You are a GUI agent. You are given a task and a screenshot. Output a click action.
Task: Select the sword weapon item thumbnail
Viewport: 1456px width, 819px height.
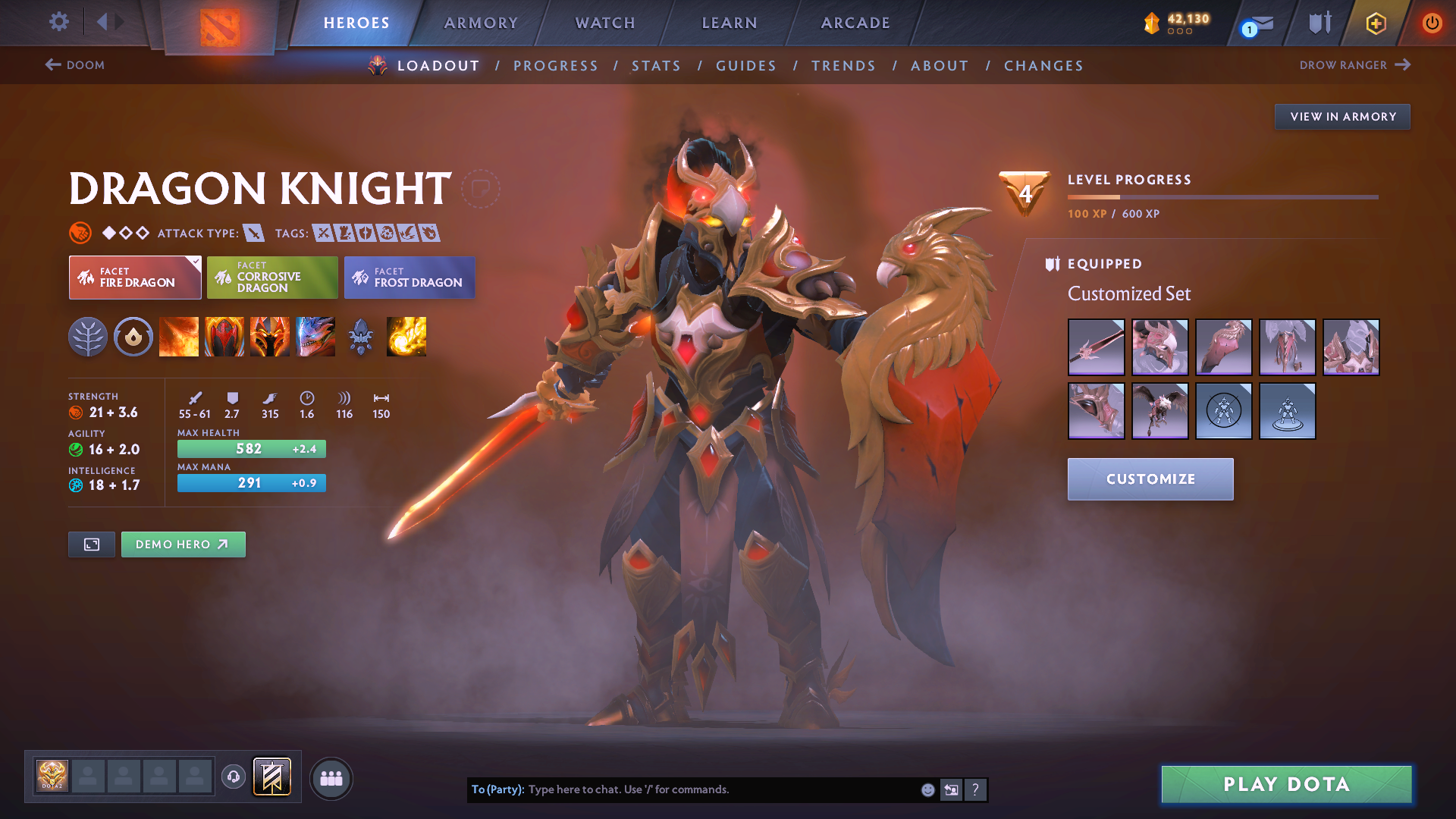click(x=1096, y=347)
